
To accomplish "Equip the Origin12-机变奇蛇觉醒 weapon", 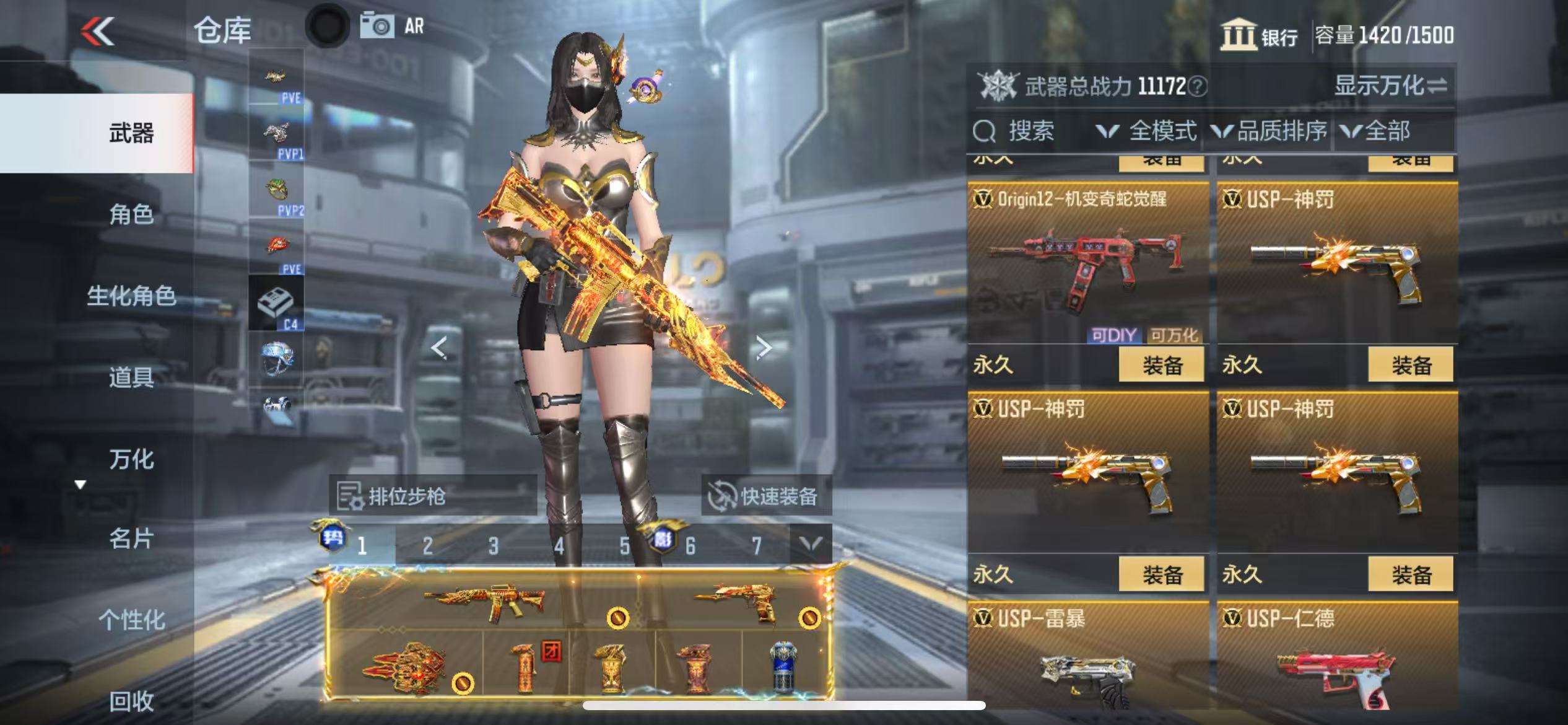I will pos(1161,365).
